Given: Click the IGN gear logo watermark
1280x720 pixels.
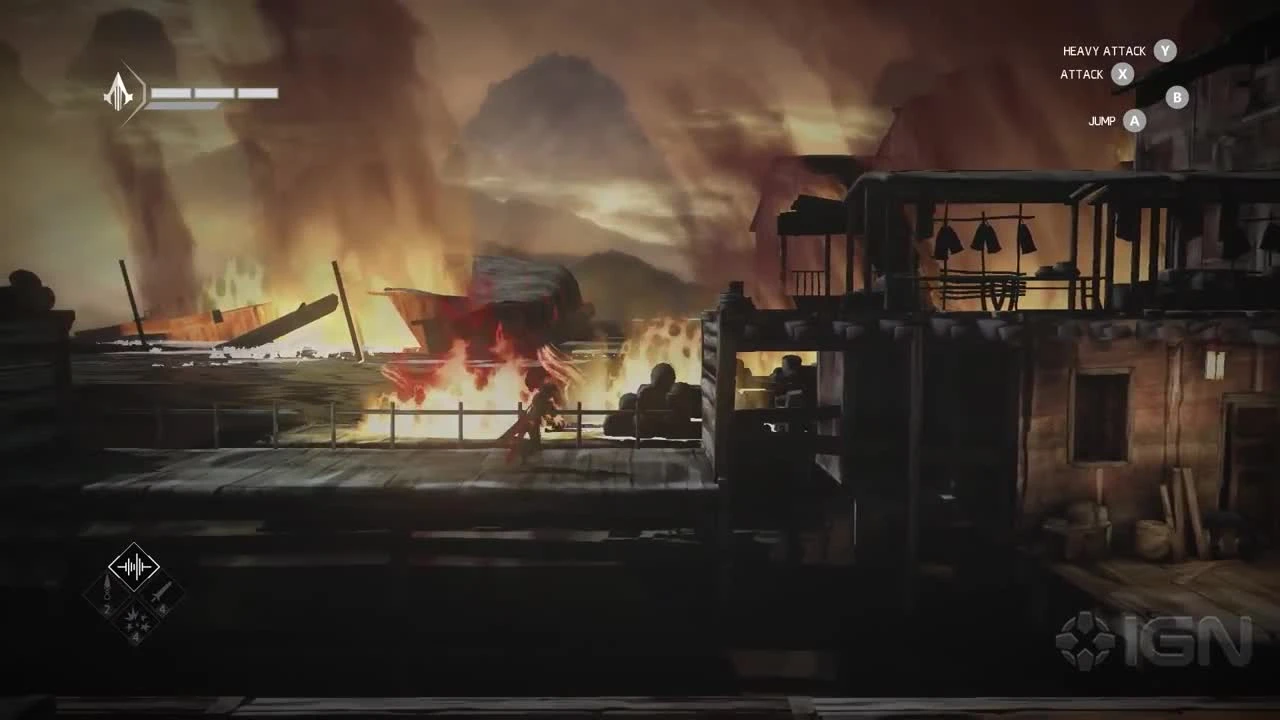Looking at the screenshot, I should 1084,634.
